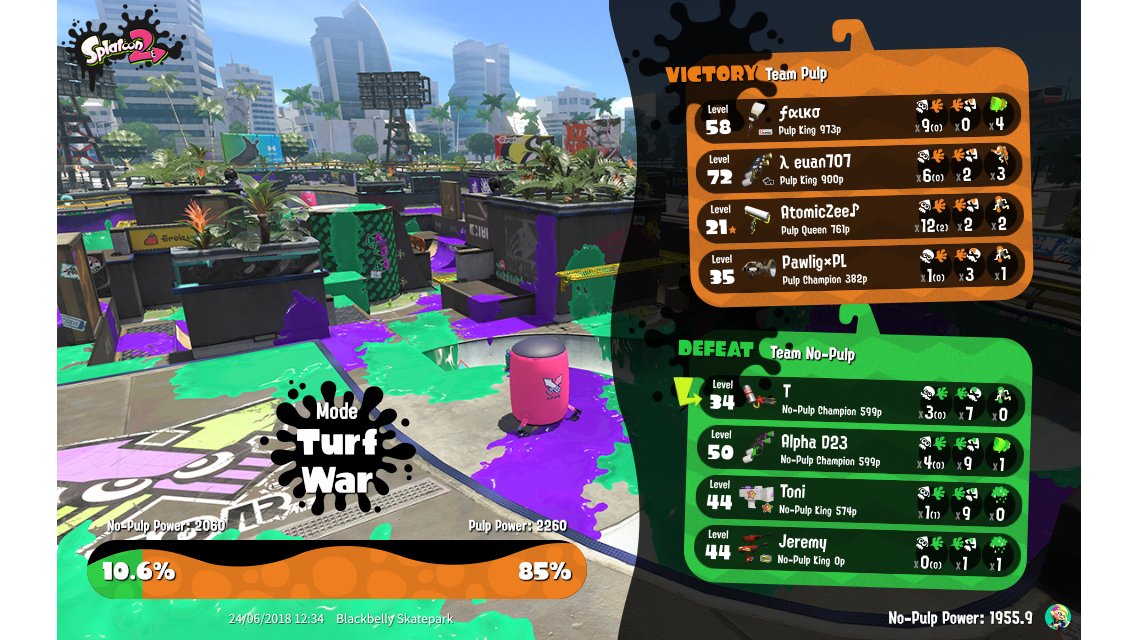Choose Jeremy's result row
The height and width of the screenshot is (640, 1138).
(860, 550)
